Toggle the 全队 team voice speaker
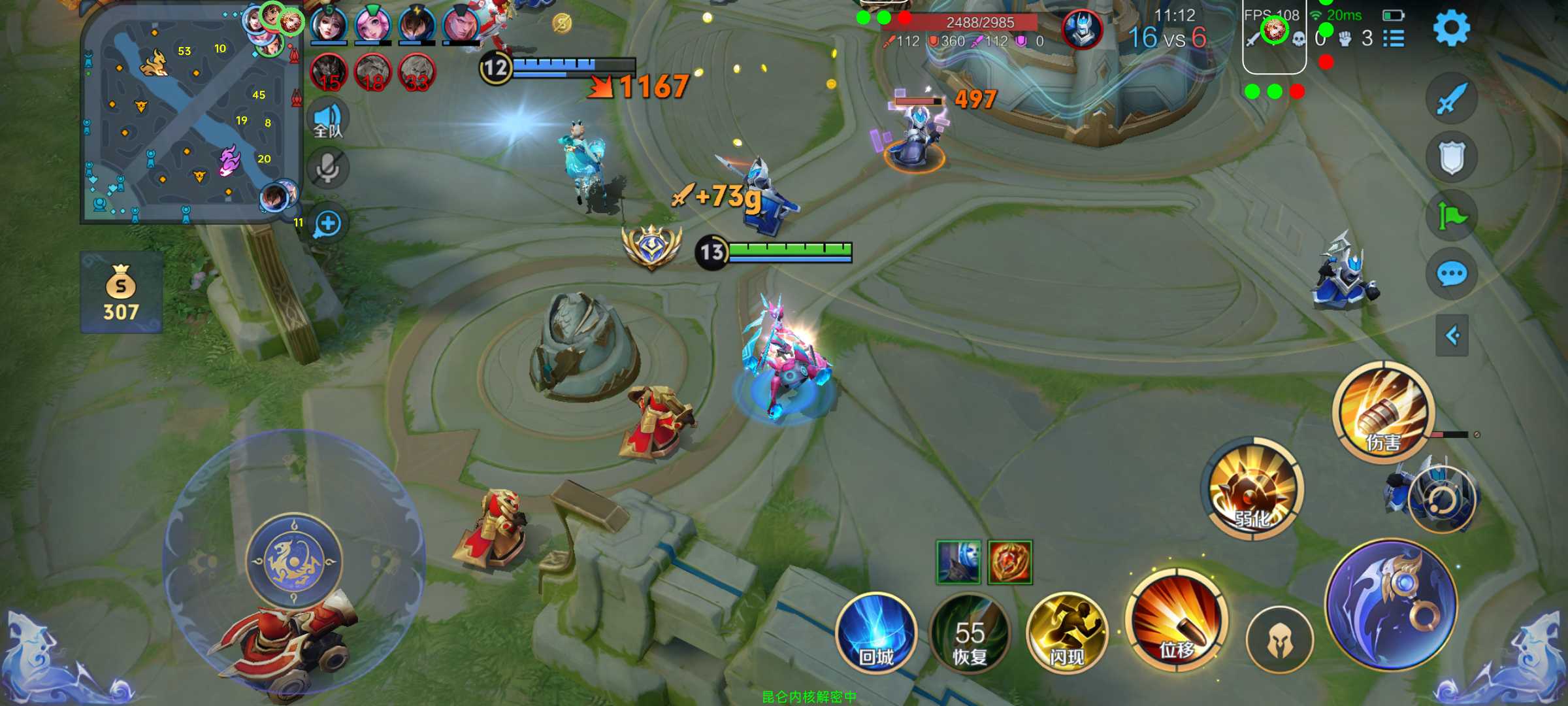This screenshot has width=1568, height=706. (327, 120)
